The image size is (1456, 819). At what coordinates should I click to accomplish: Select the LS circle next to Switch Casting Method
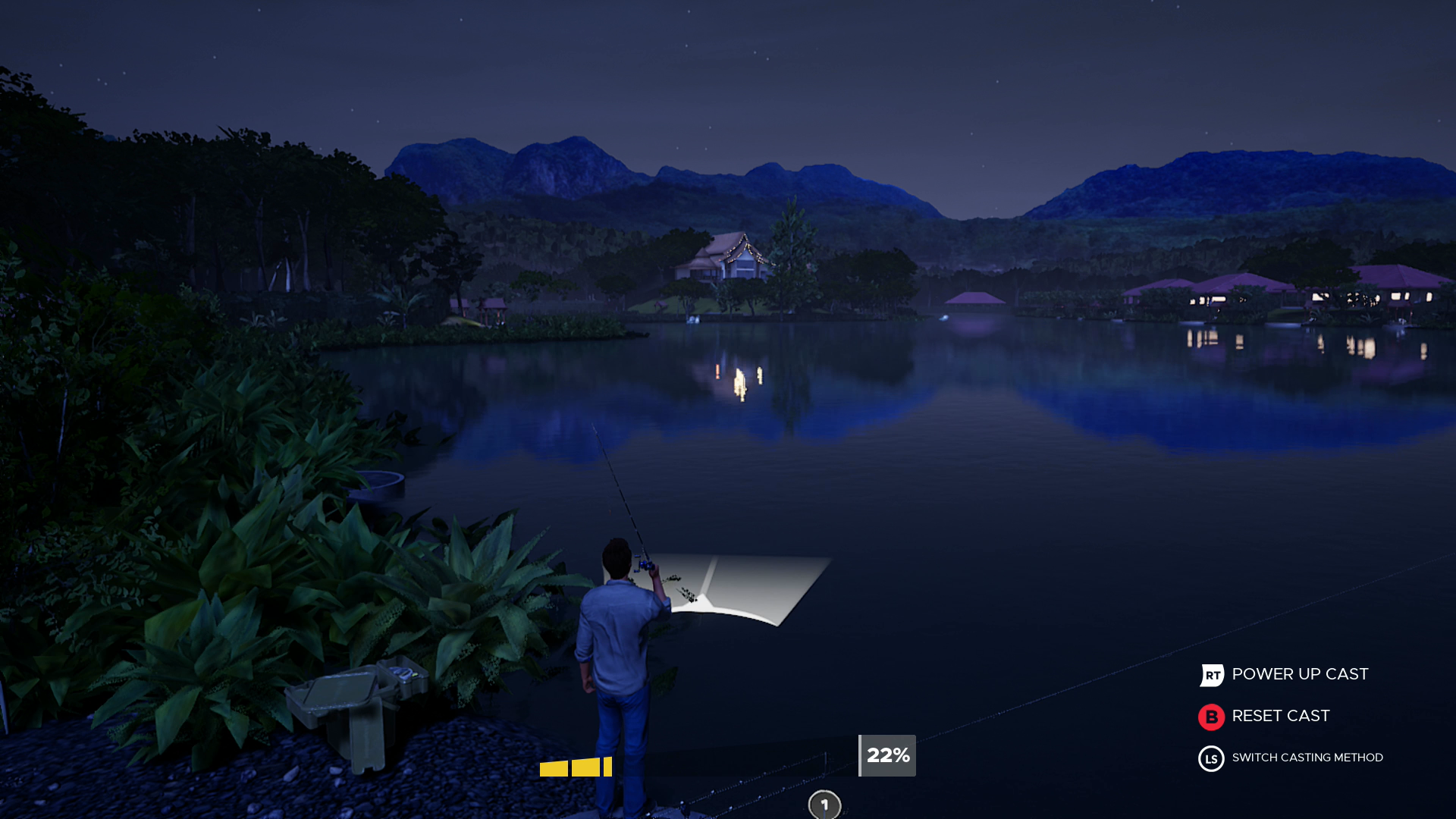1211,758
